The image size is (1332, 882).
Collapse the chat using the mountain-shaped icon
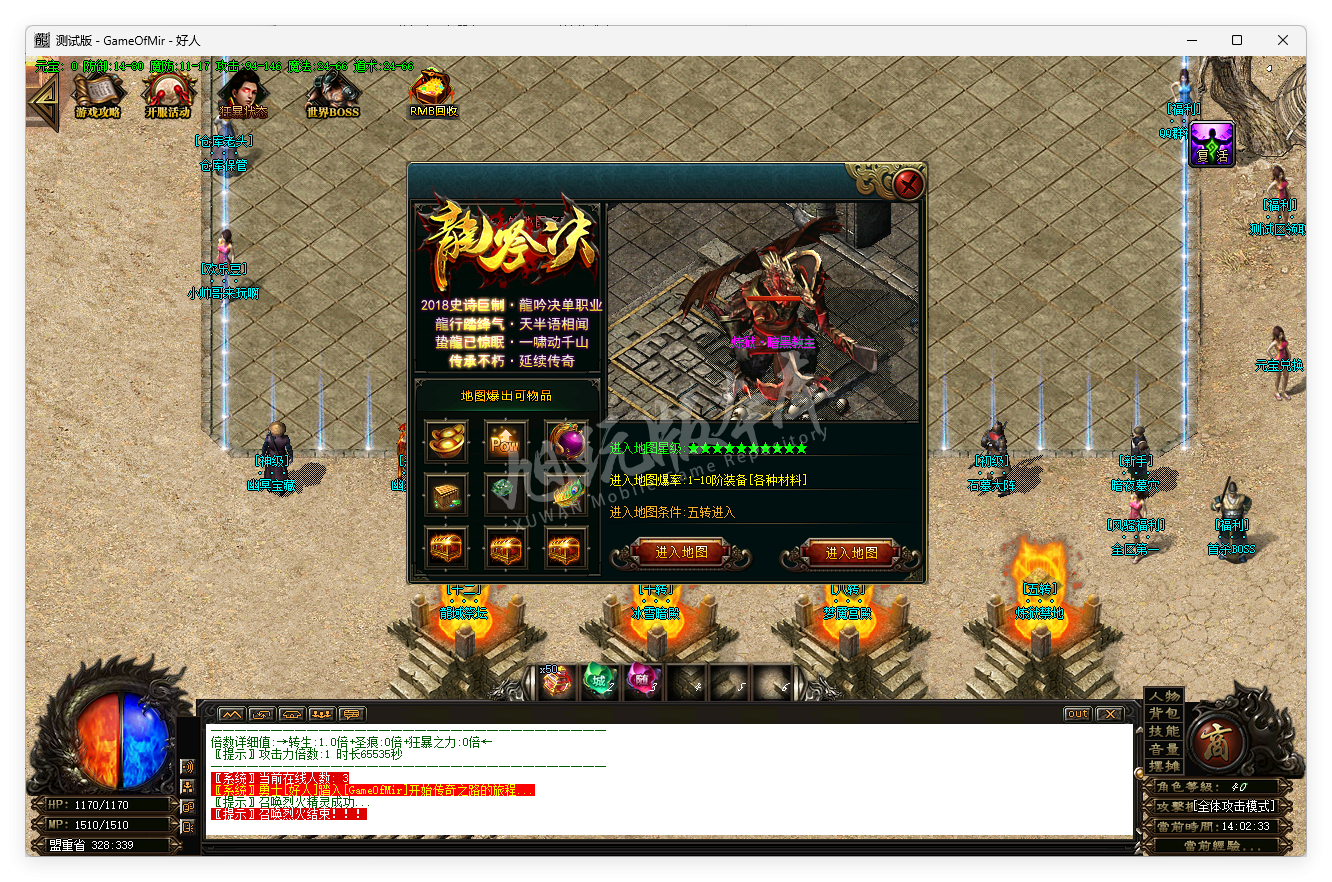[233, 713]
